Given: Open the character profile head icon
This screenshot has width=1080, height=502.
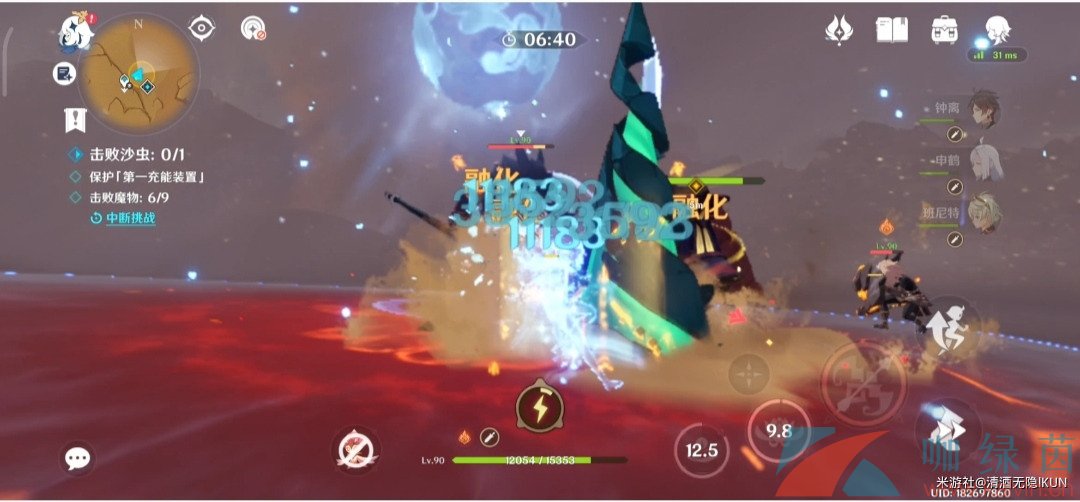Looking at the screenshot, I should 996,30.
